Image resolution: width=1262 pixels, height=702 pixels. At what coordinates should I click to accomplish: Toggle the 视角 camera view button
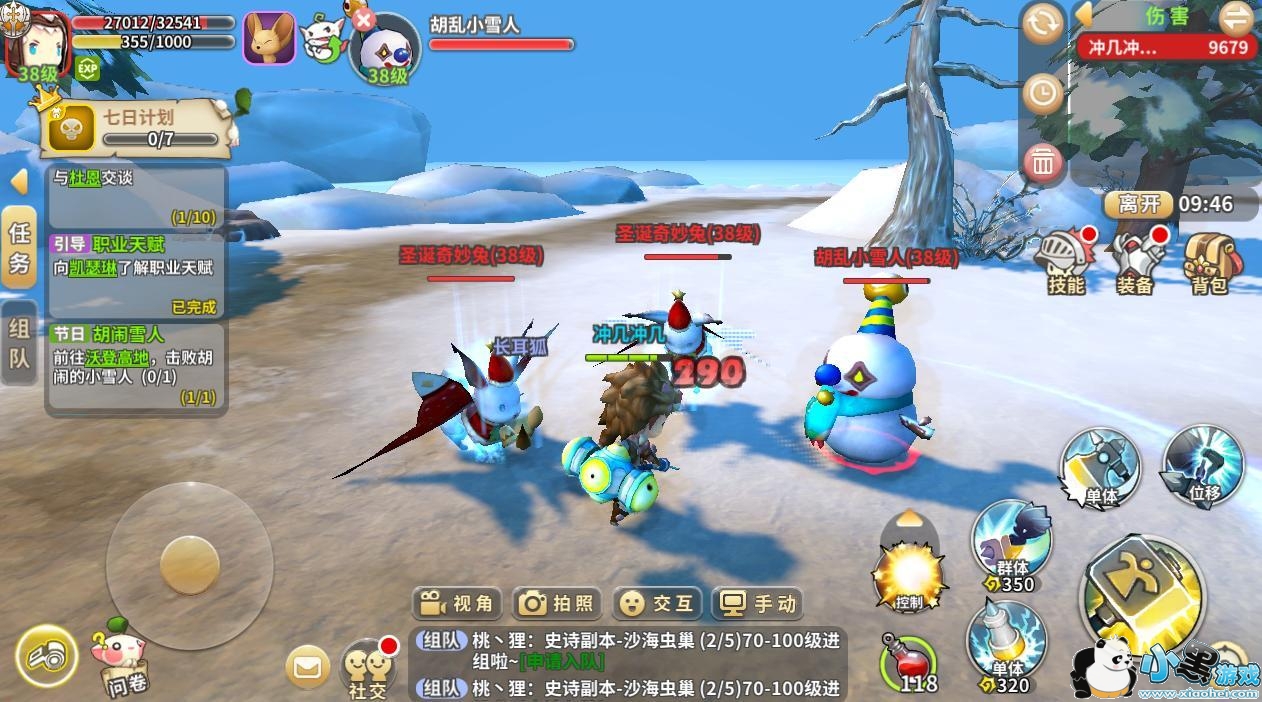click(457, 603)
